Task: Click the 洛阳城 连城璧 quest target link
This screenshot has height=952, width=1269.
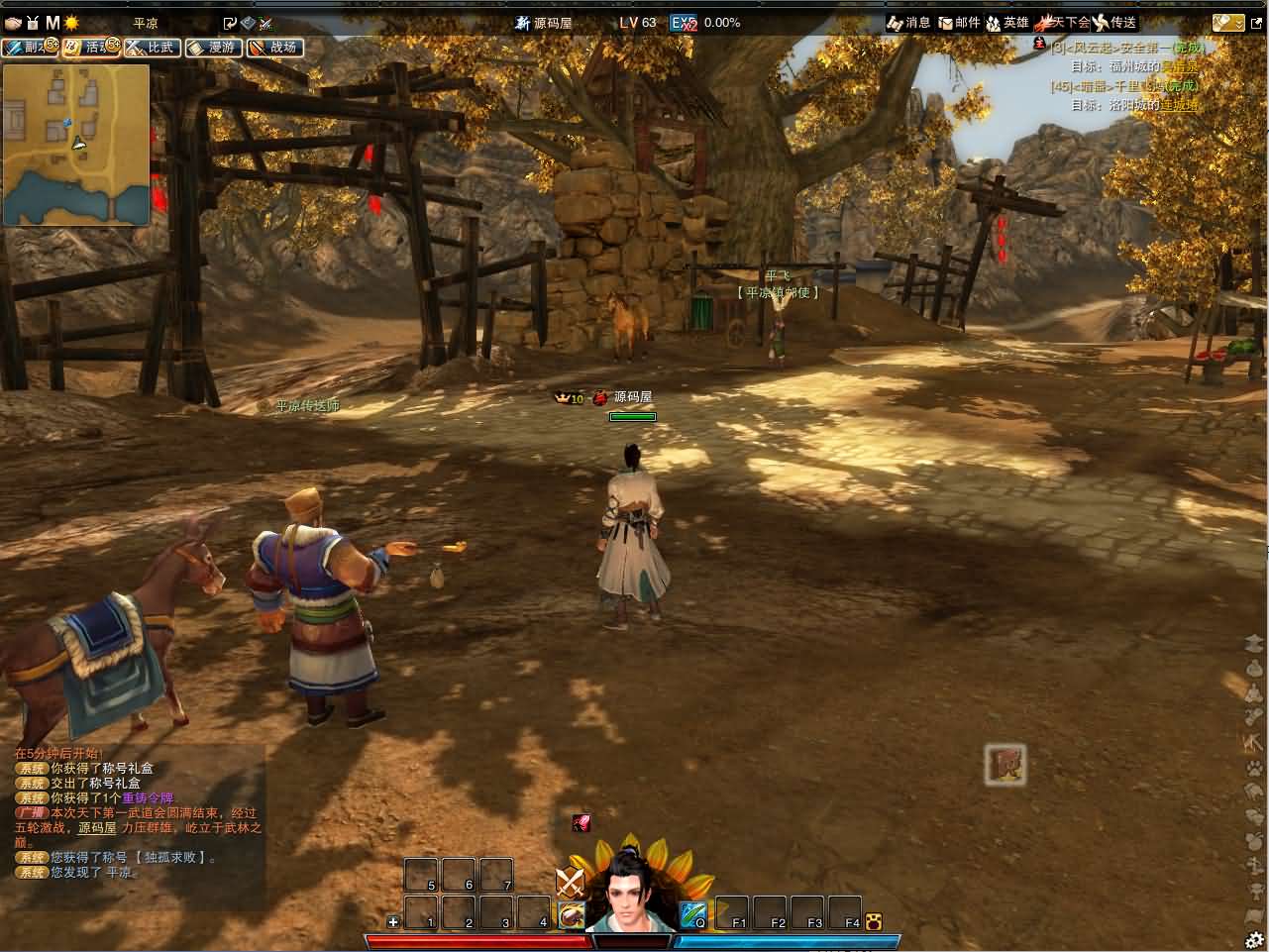Action: click(x=1179, y=104)
